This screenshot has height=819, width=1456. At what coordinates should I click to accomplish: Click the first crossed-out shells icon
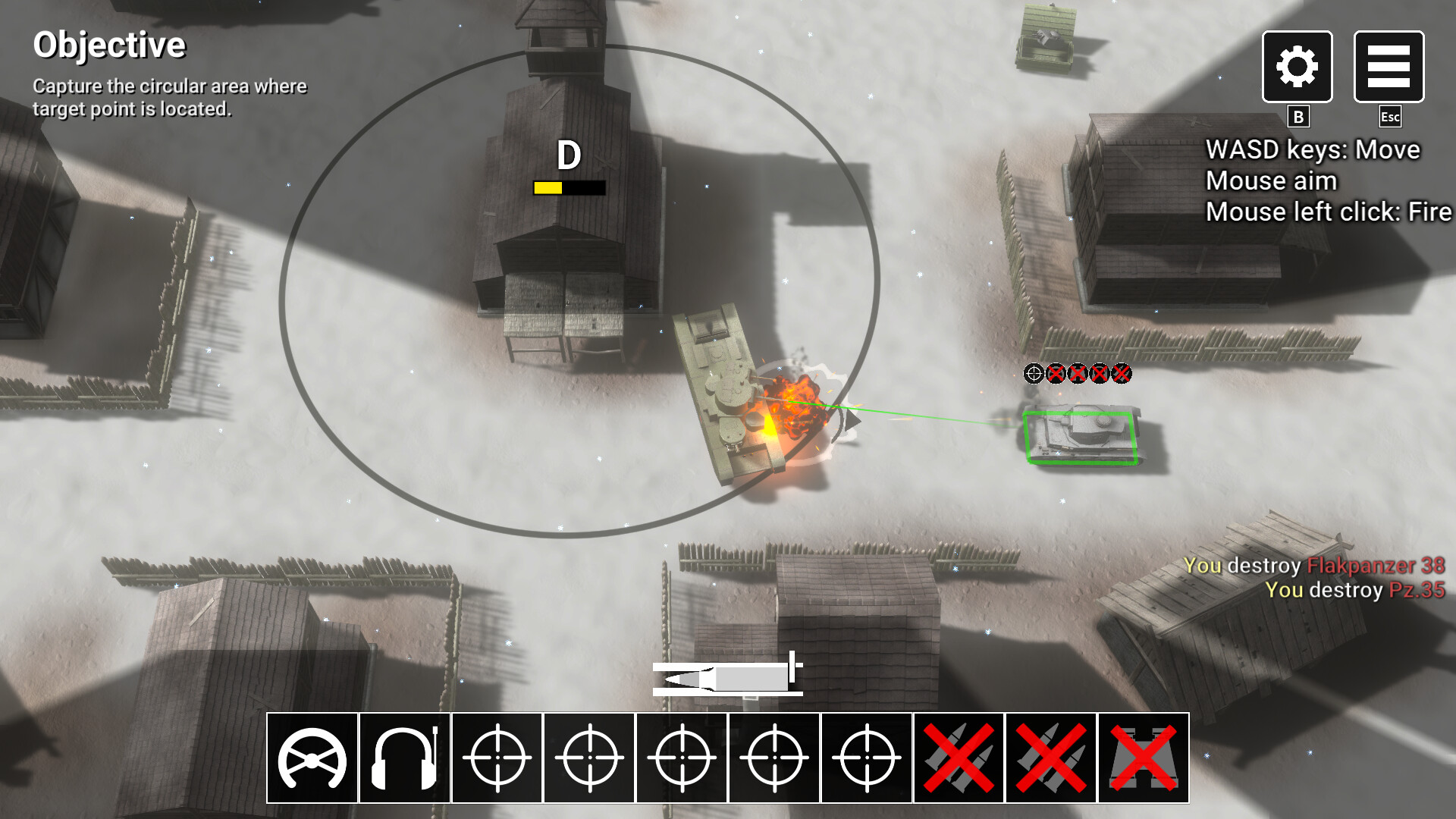(x=959, y=758)
